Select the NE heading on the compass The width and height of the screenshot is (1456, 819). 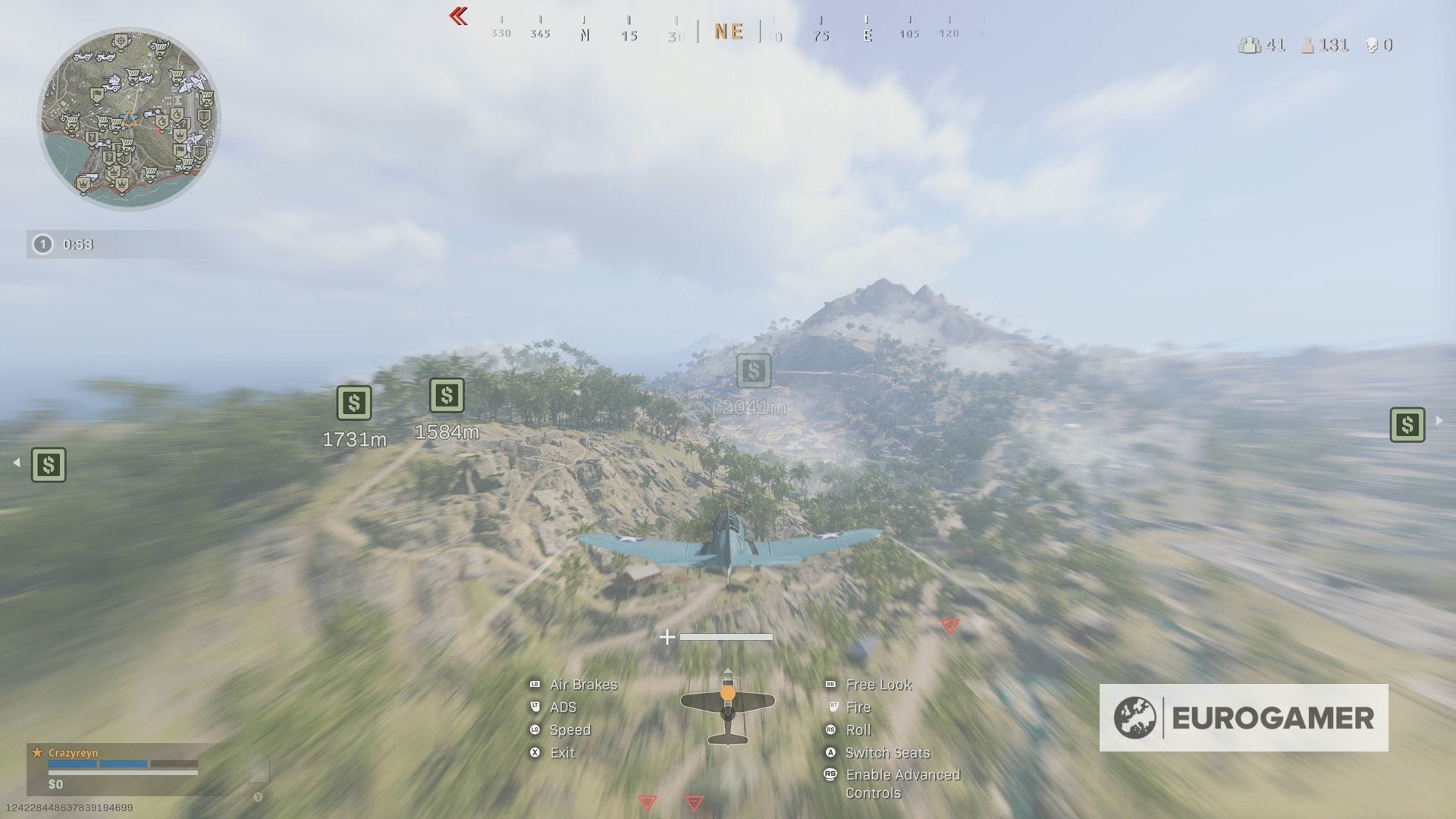[729, 31]
